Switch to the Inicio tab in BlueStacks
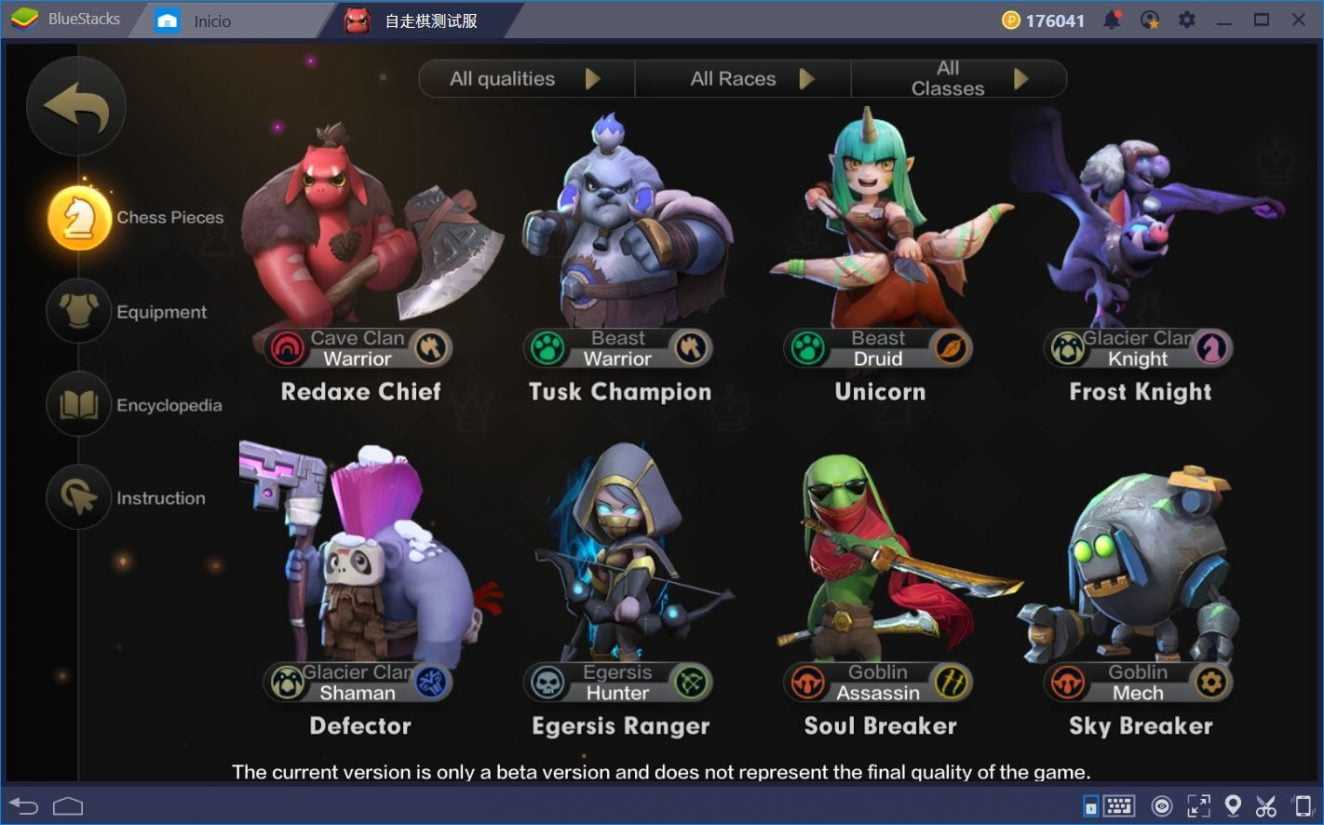 point(212,21)
